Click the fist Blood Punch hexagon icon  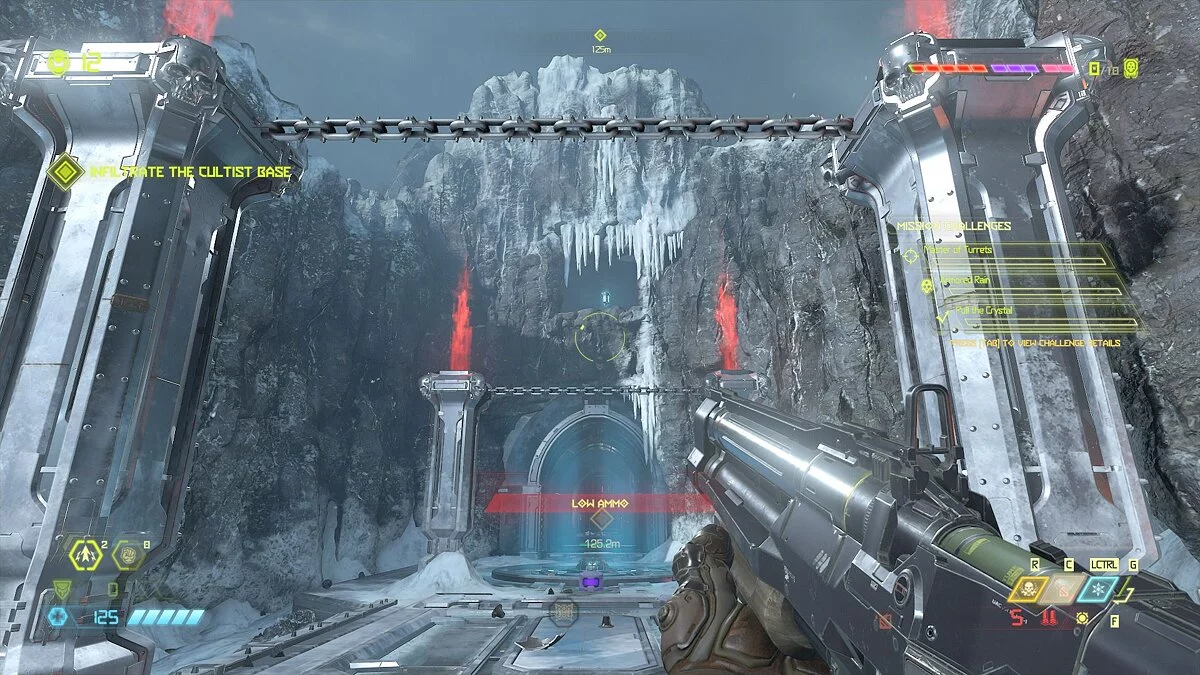point(127,553)
